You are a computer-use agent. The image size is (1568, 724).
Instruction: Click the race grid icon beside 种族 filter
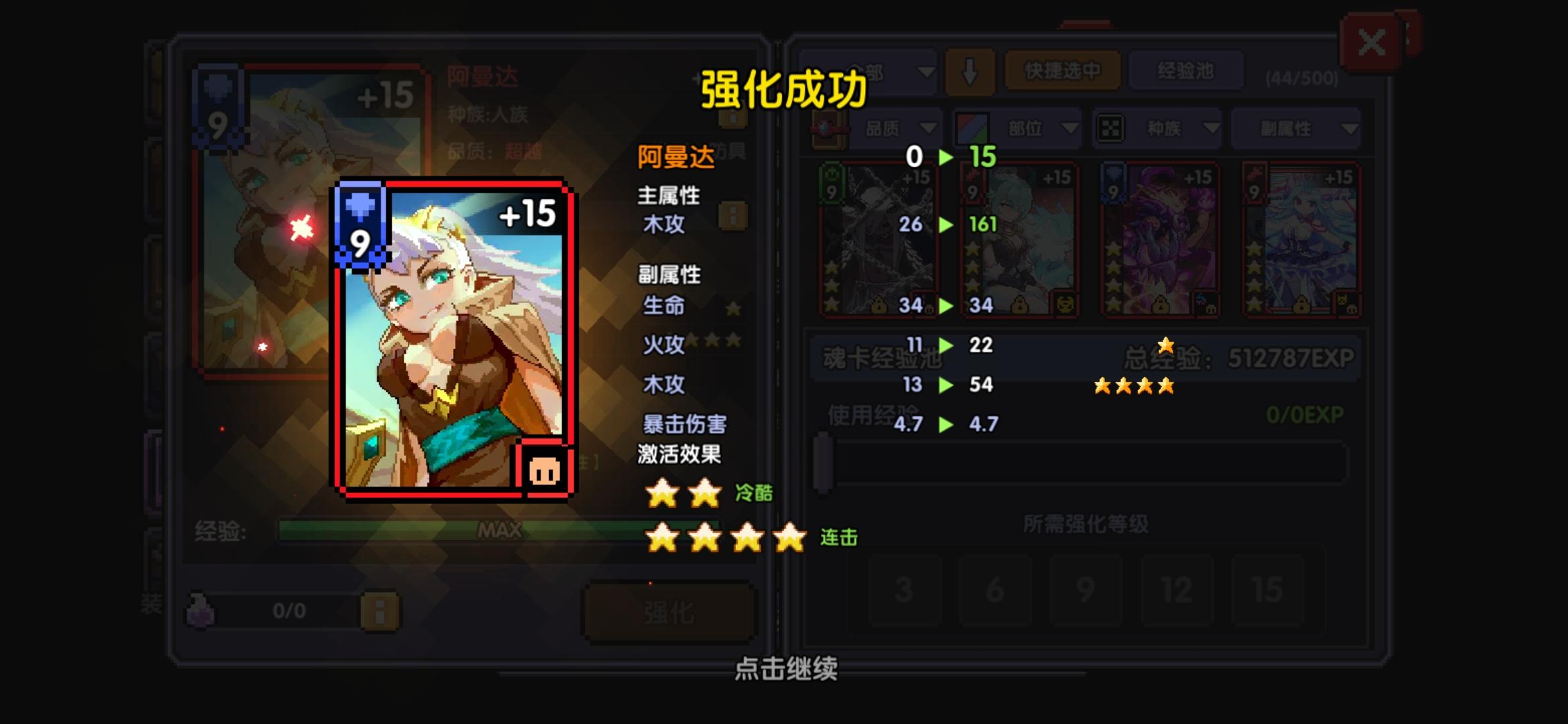click(1110, 128)
